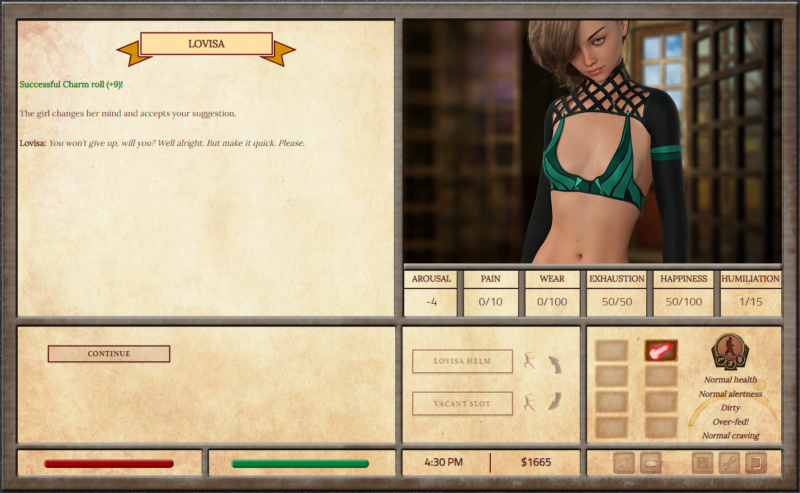800x493 pixels.
Task: Open the journal book icon
Action: point(755,463)
